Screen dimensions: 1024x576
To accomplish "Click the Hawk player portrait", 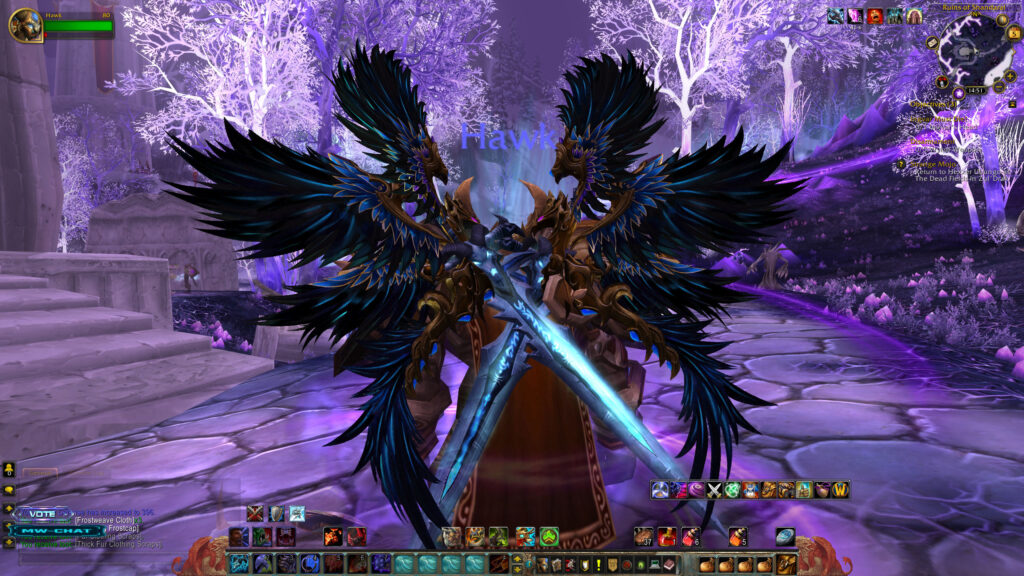I will coord(24,25).
